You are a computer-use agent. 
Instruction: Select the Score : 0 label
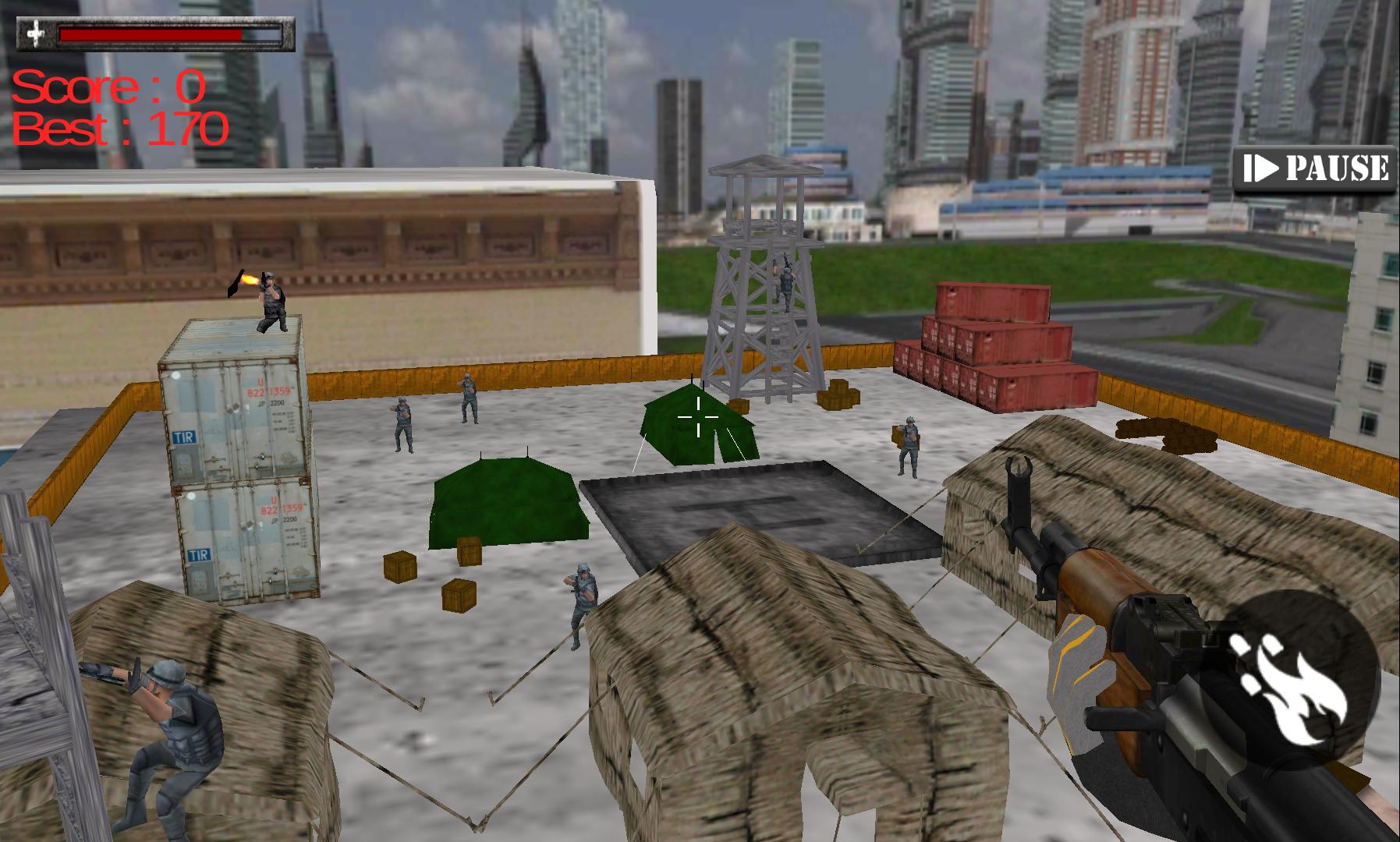click(105, 88)
